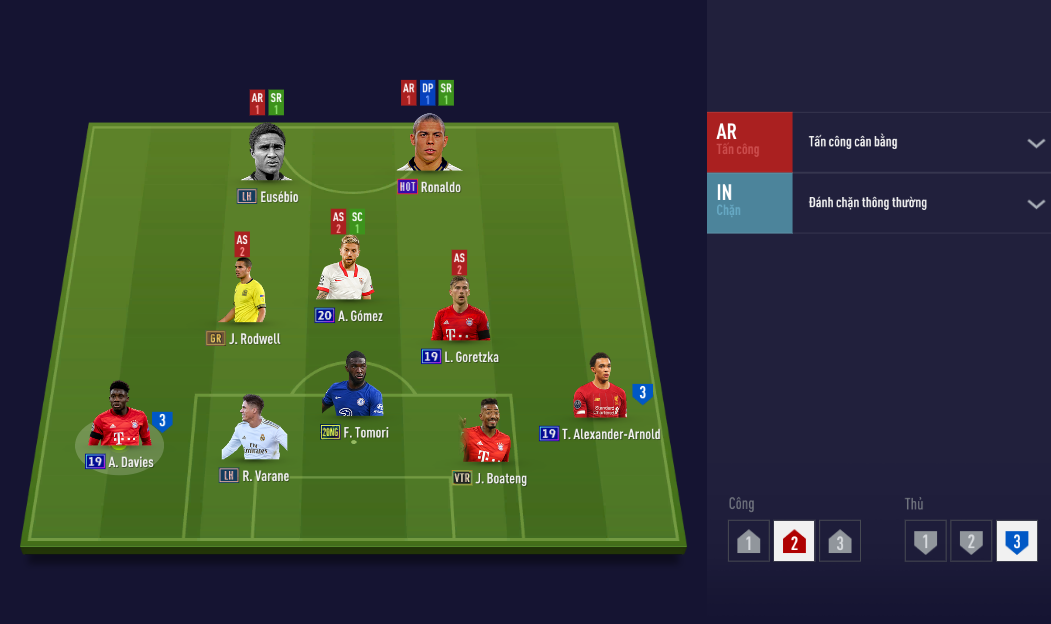This screenshot has height=624, width=1051.
Task: Open the IN Chặn dropdown
Action: (1035, 204)
